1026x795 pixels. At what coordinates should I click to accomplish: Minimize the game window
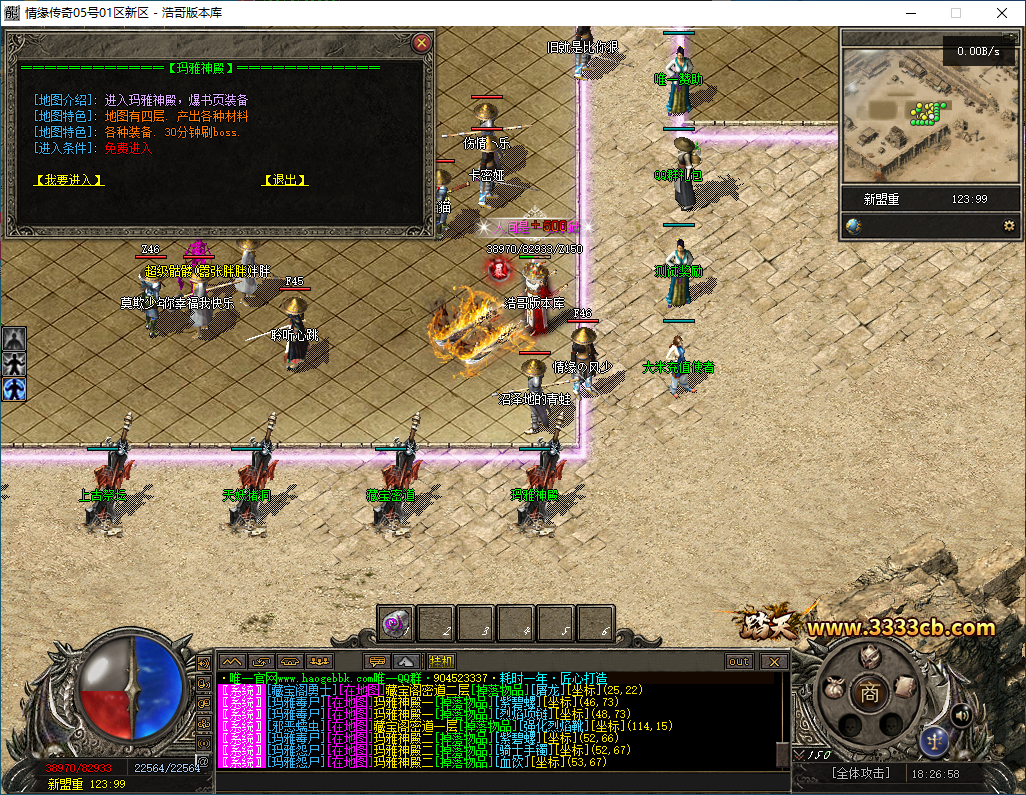[909, 13]
